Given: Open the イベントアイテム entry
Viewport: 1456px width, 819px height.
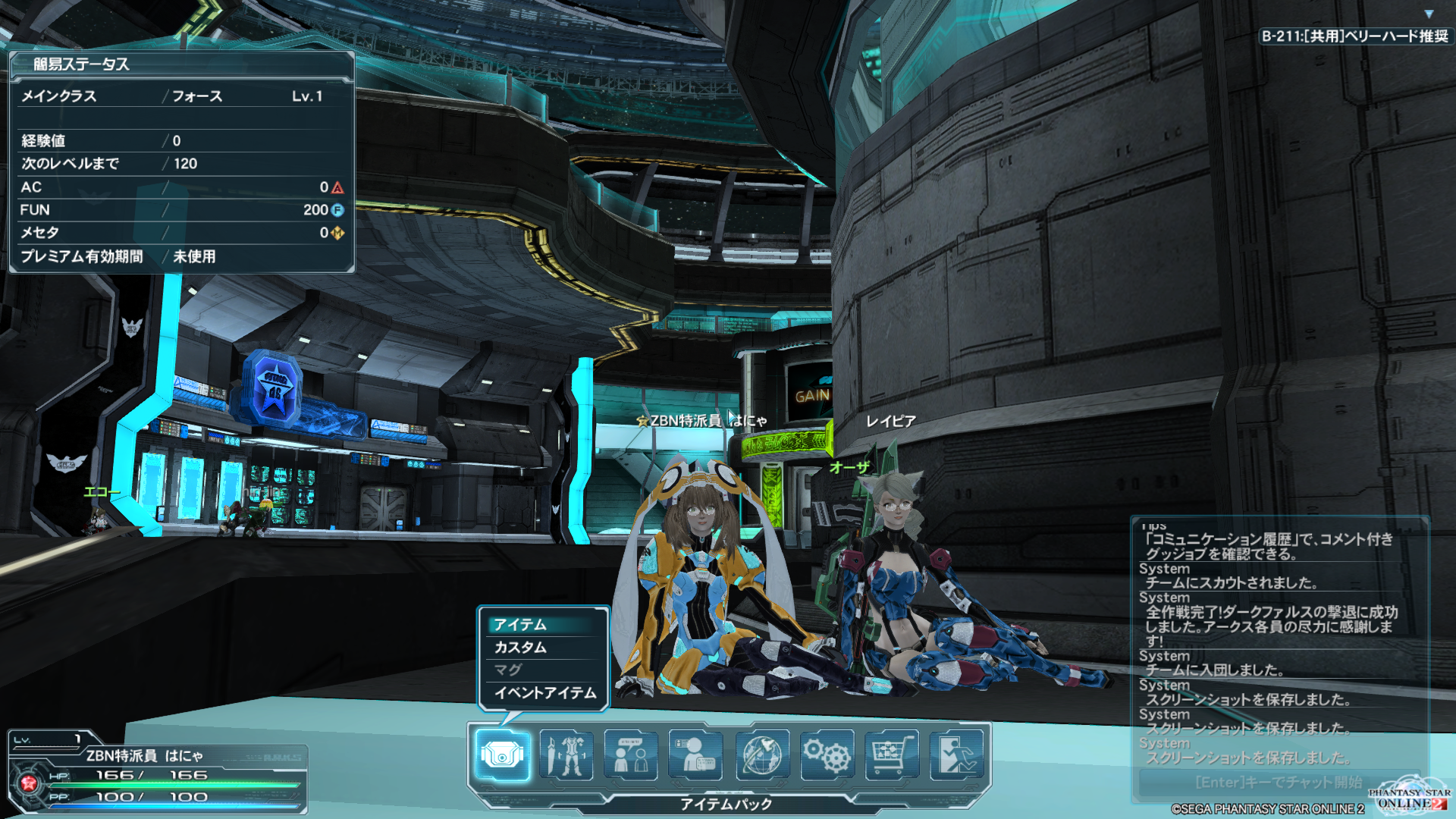Looking at the screenshot, I should (x=544, y=692).
